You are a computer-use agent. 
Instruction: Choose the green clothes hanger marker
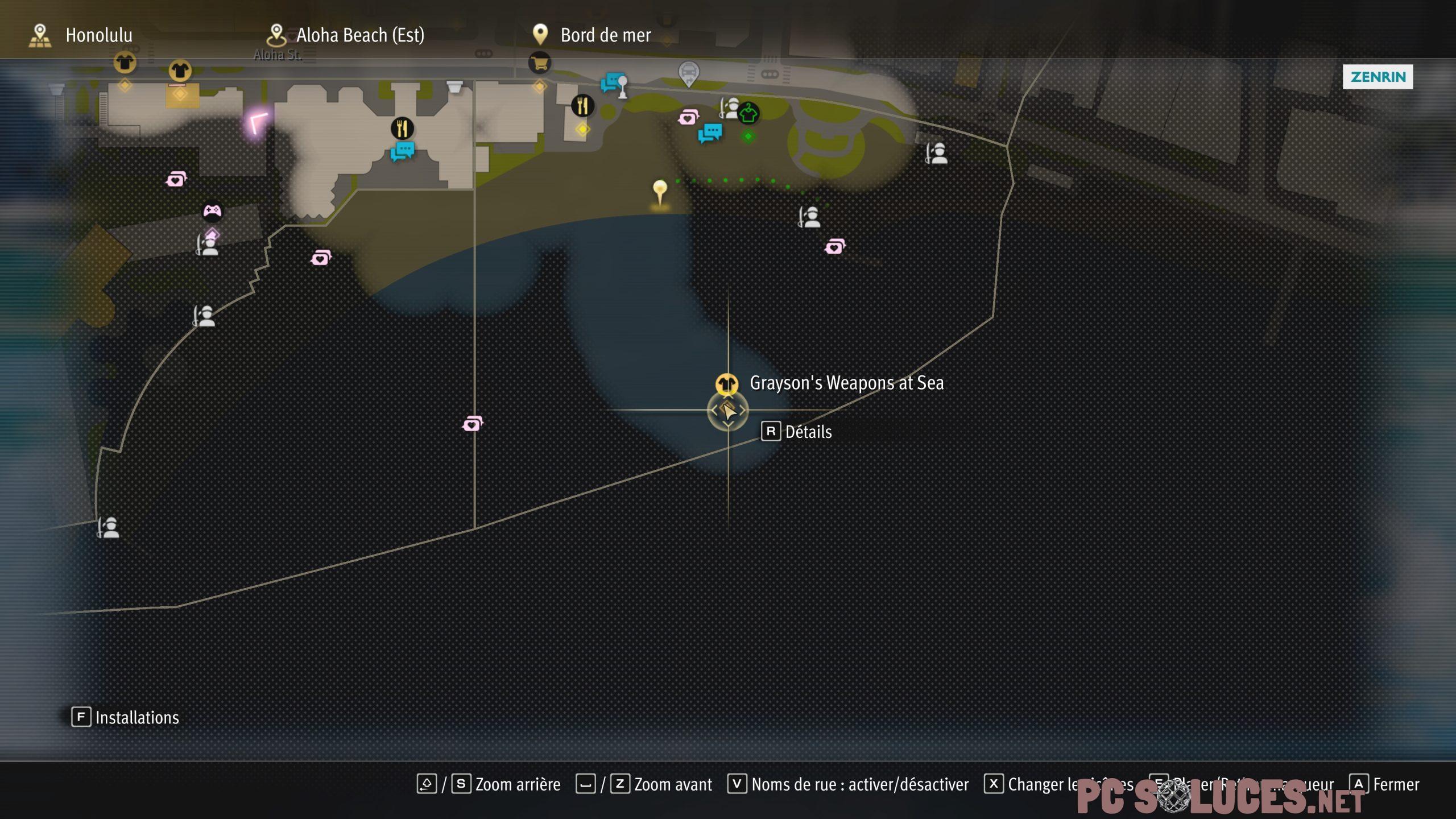(748, 113)
